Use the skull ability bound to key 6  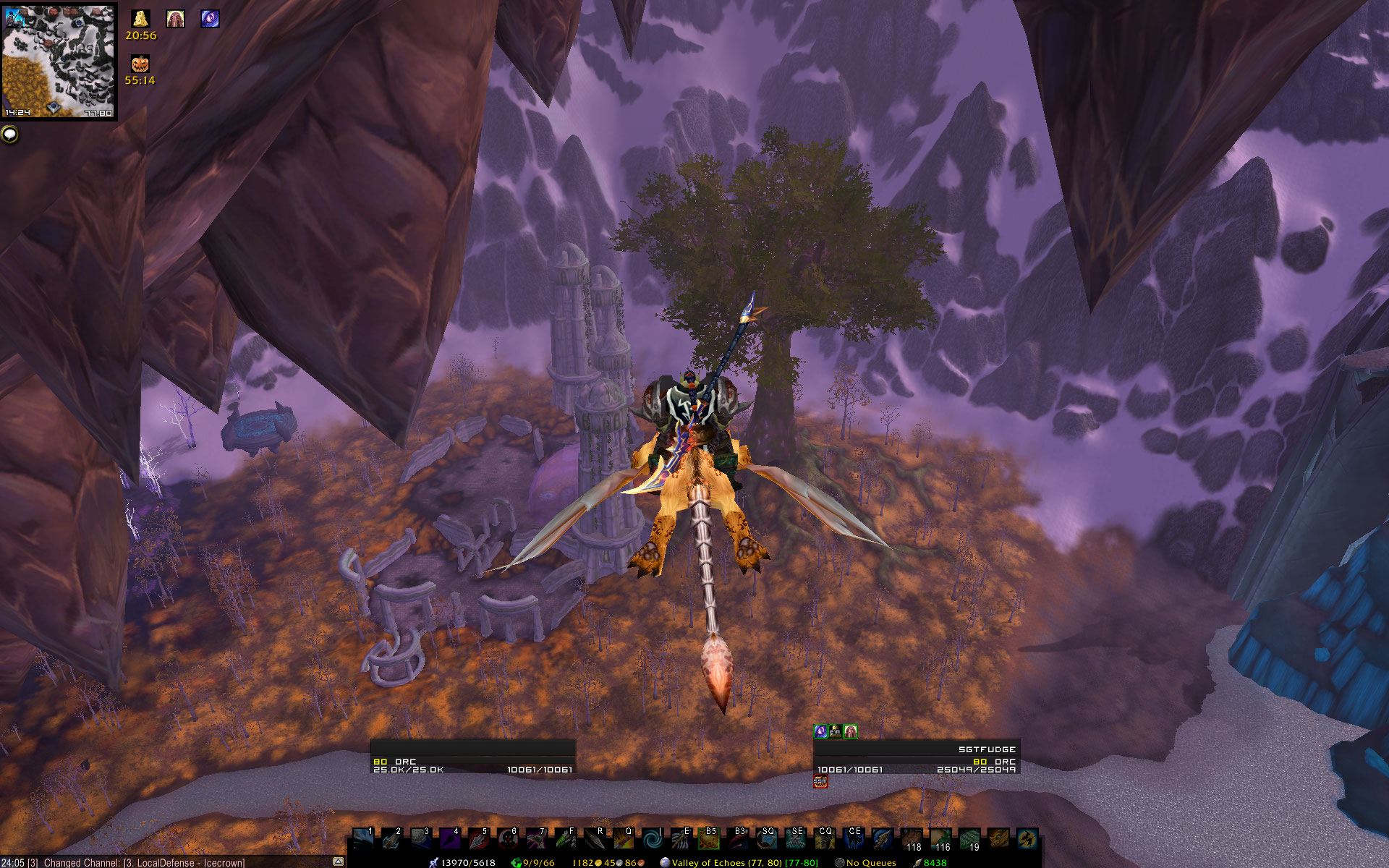tap(507, 839)
